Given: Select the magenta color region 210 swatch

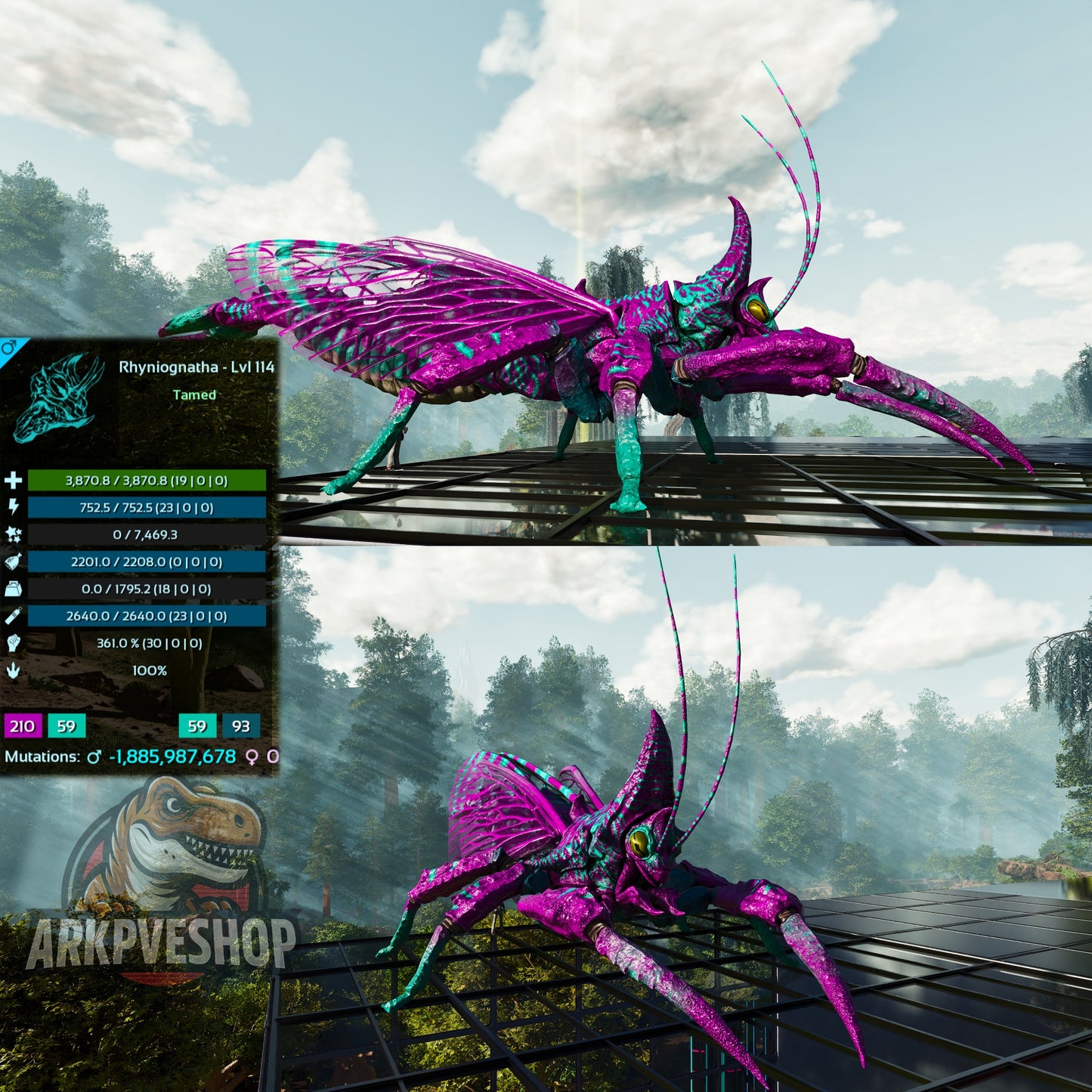Looking at the screenshot, I should coord(22,726).
